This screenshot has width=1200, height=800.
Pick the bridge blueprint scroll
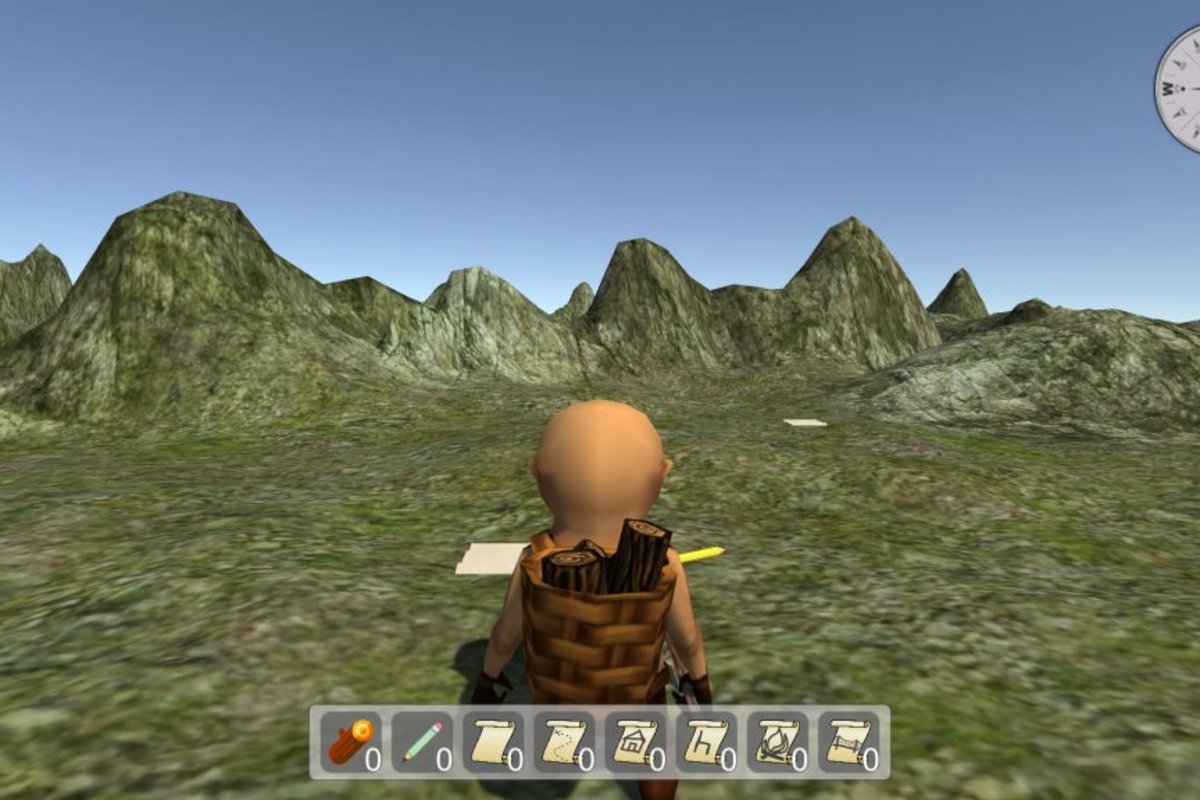tap(848, 743)
